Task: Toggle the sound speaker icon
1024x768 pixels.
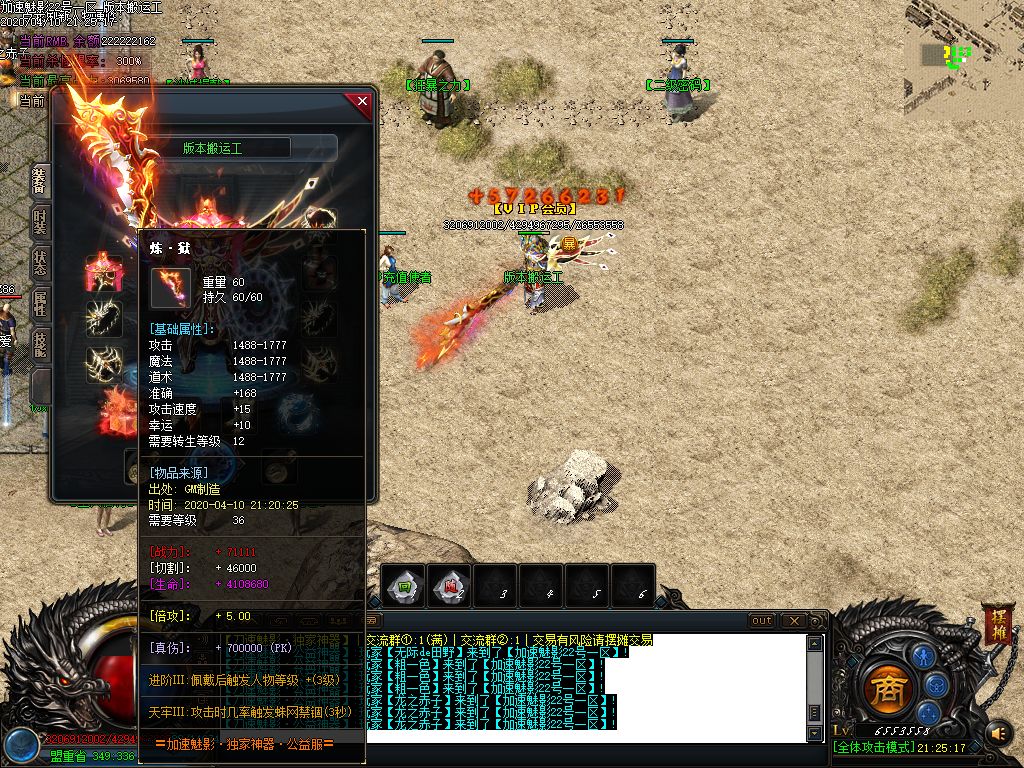Action: [x=998, y=734]
